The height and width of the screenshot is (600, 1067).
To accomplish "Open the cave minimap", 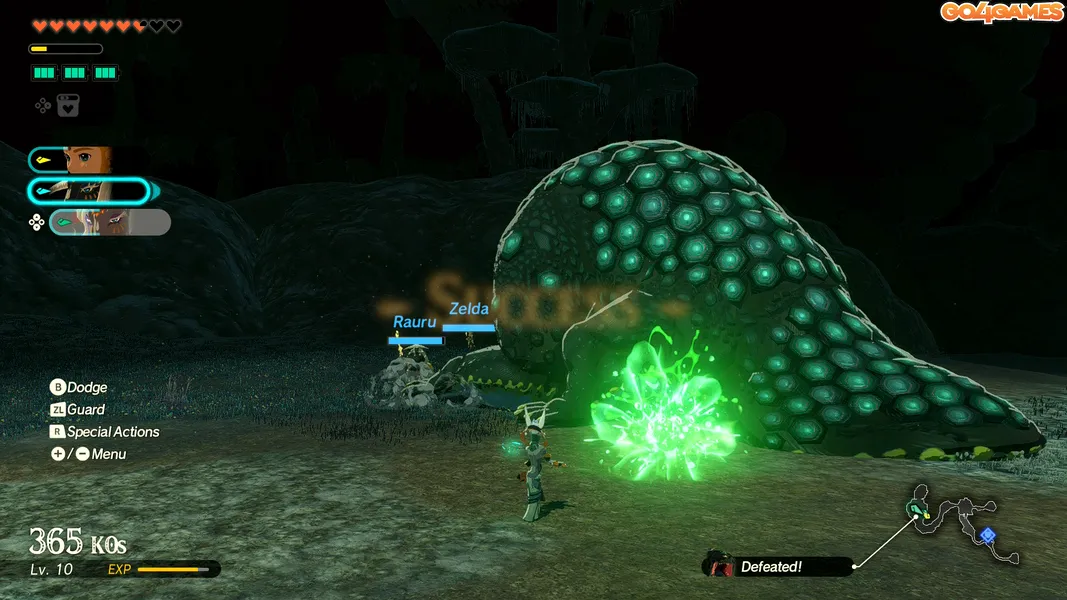I will 962,523.
